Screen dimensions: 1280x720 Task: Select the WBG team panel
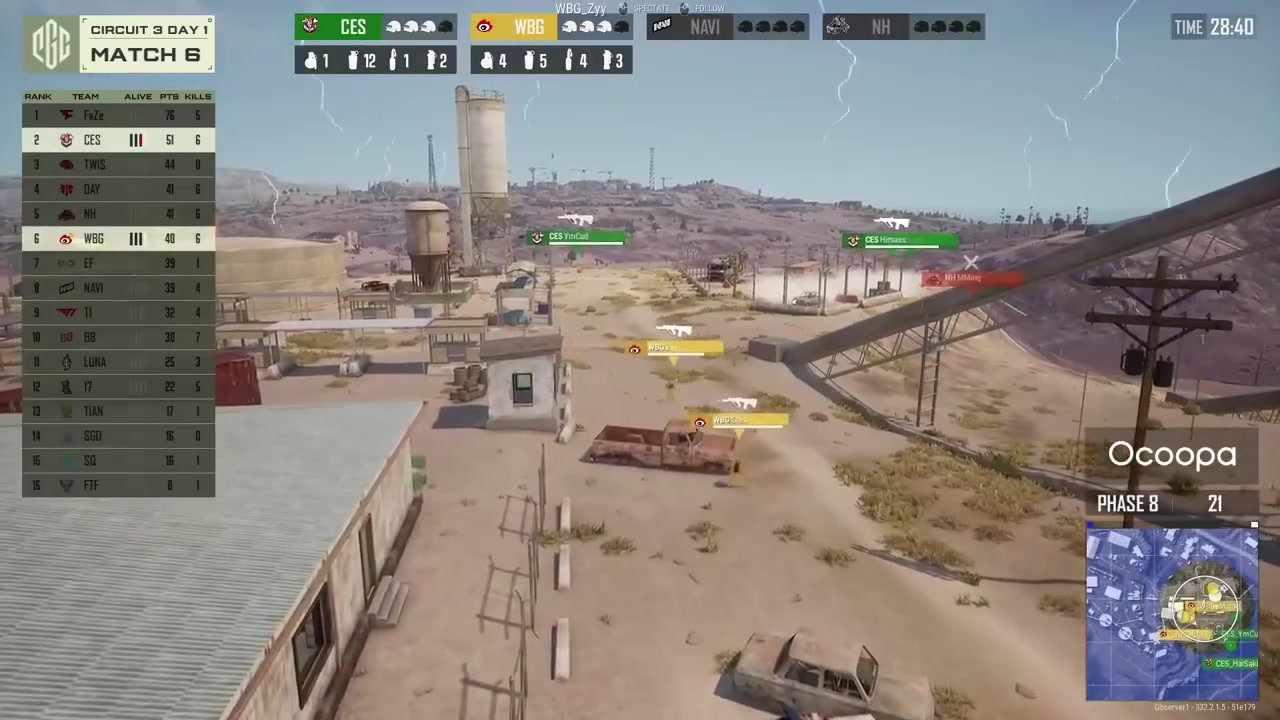pos(551,27)
